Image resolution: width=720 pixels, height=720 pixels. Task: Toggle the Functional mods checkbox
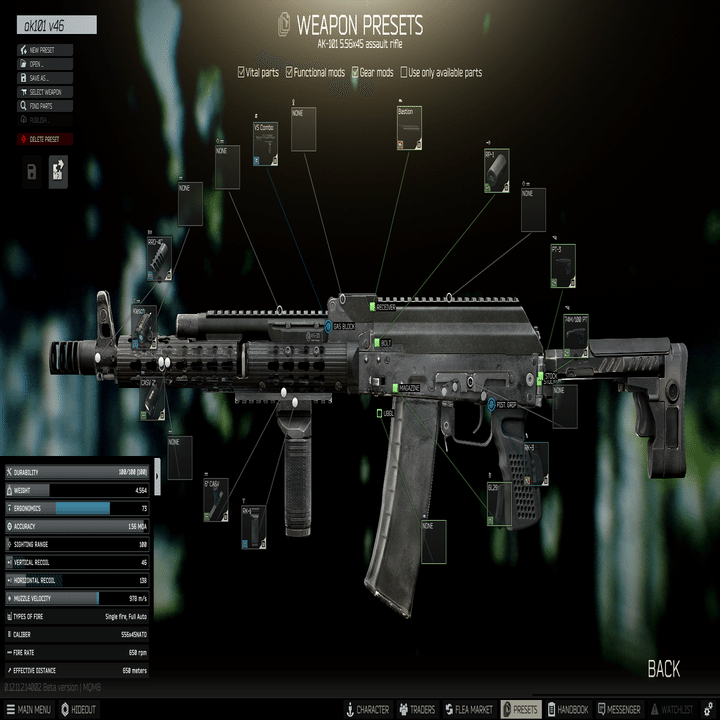(290, 72)
